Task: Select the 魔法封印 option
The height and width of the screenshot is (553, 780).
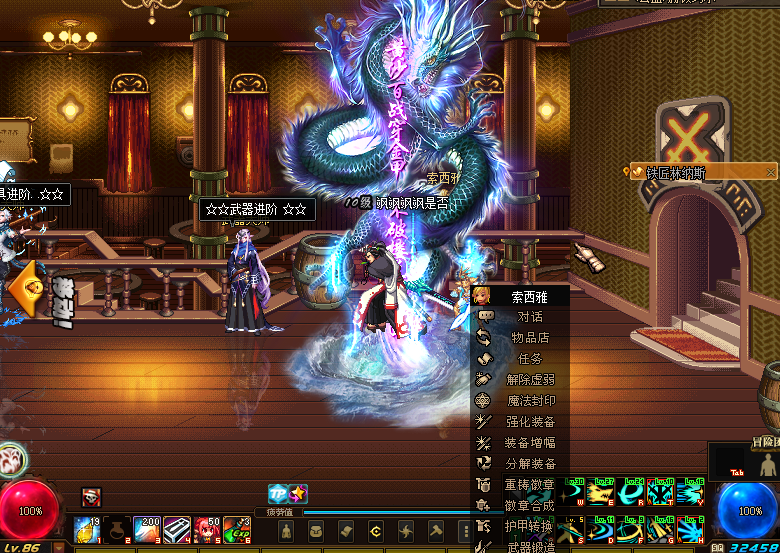Action: [x=530, y=401]
